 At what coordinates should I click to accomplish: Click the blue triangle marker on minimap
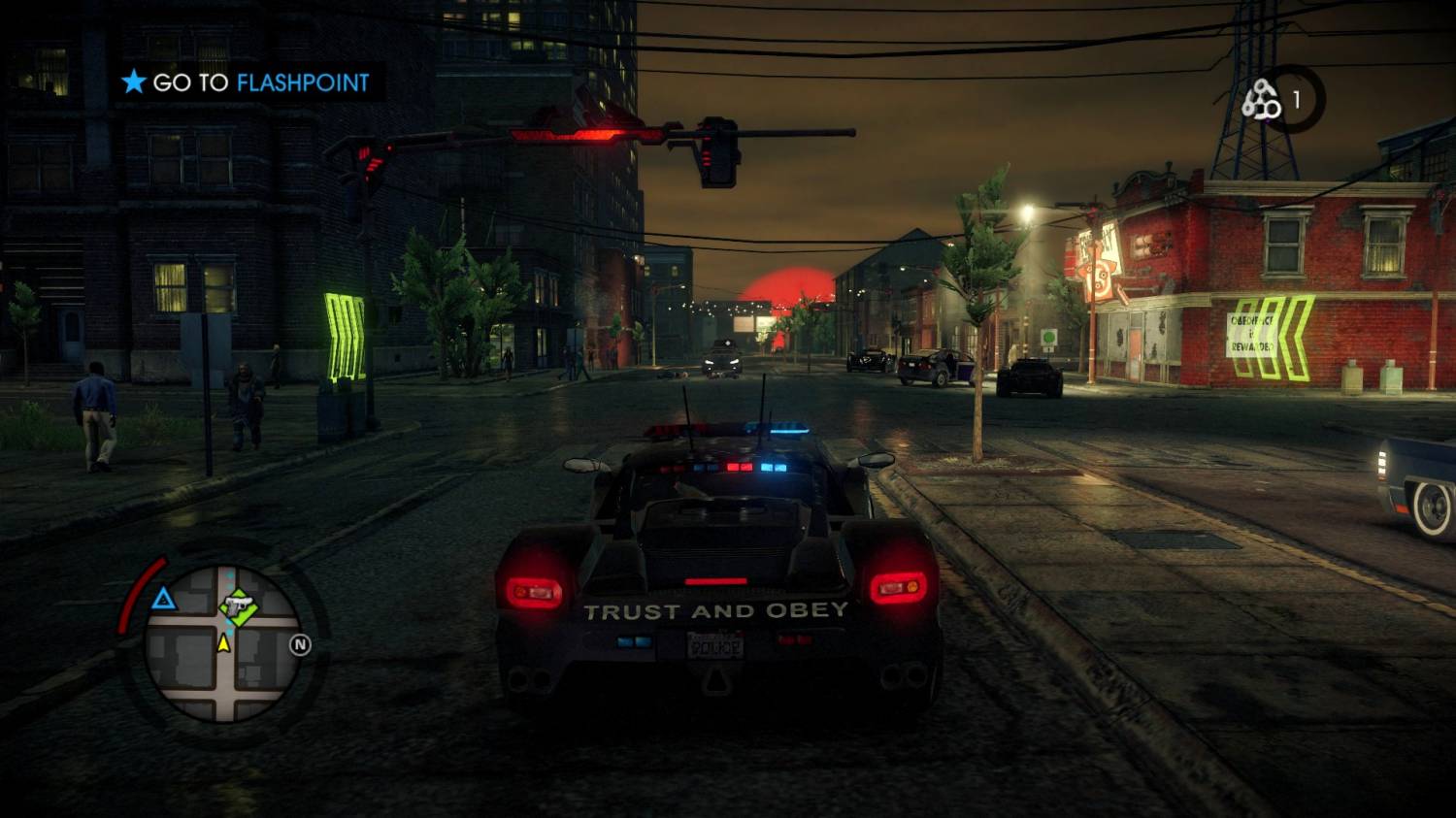click(x=163, y=599)
